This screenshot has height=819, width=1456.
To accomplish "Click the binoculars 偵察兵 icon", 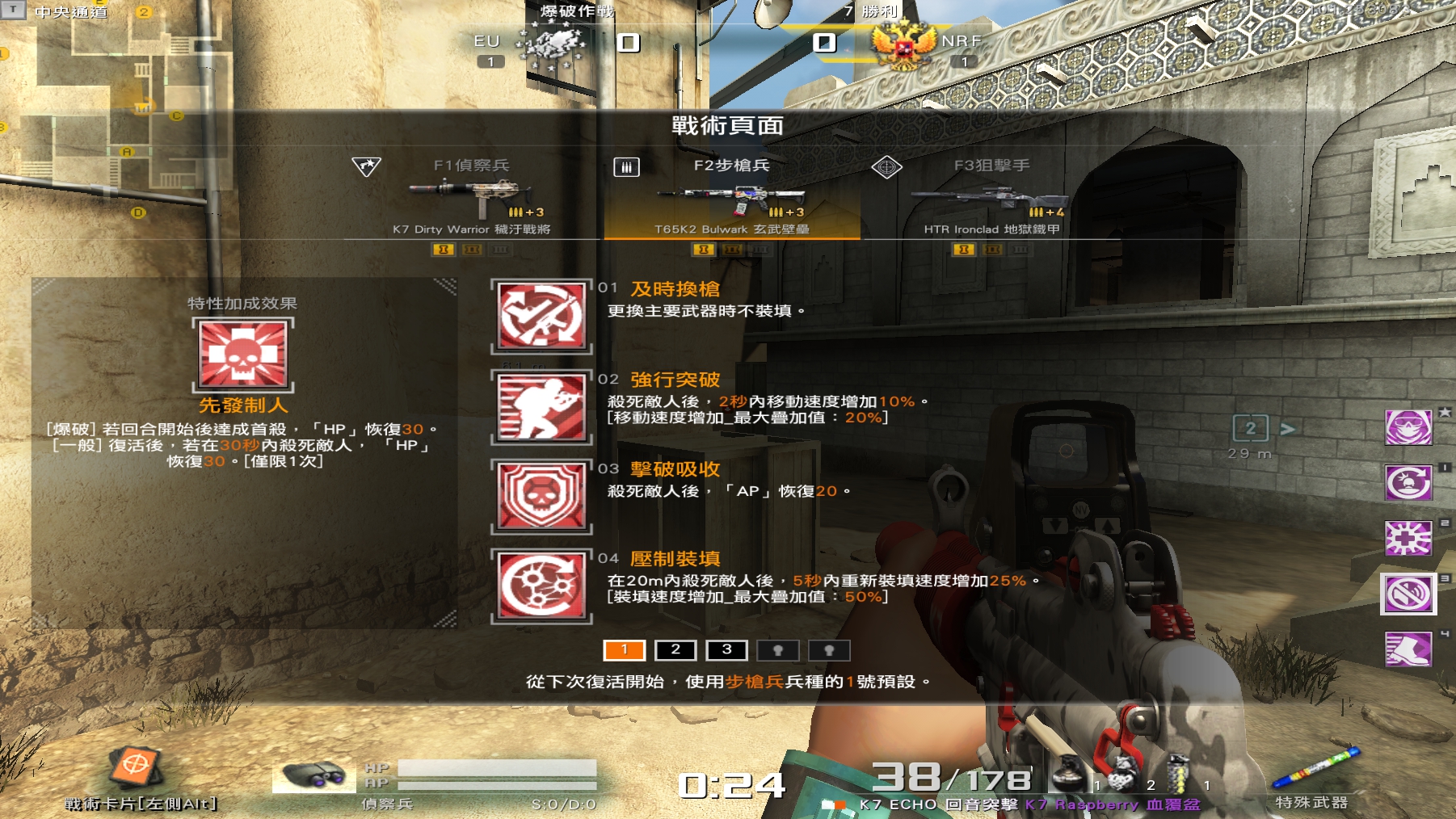I will coord(314,777).
